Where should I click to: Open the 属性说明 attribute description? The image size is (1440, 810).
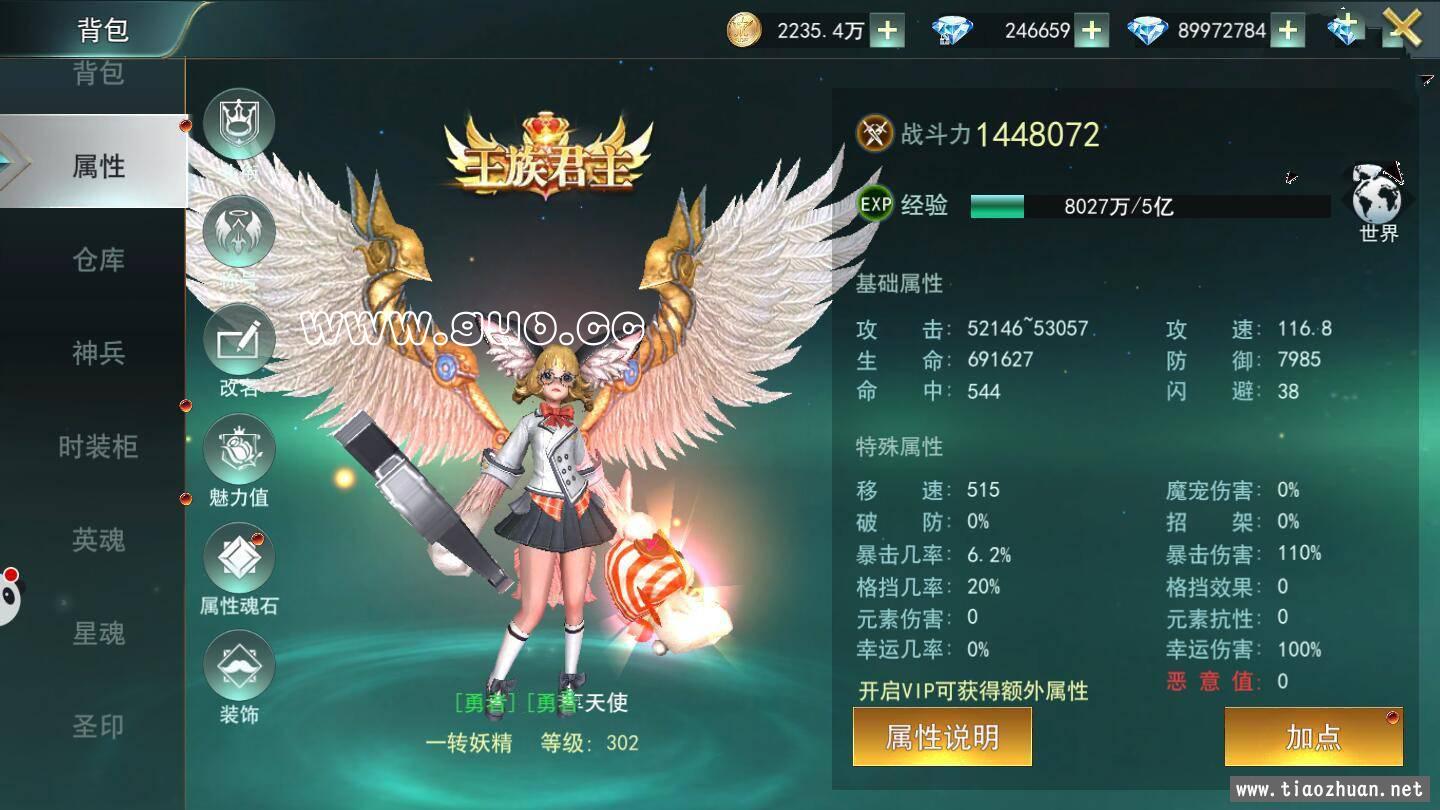tap(941, 737)
